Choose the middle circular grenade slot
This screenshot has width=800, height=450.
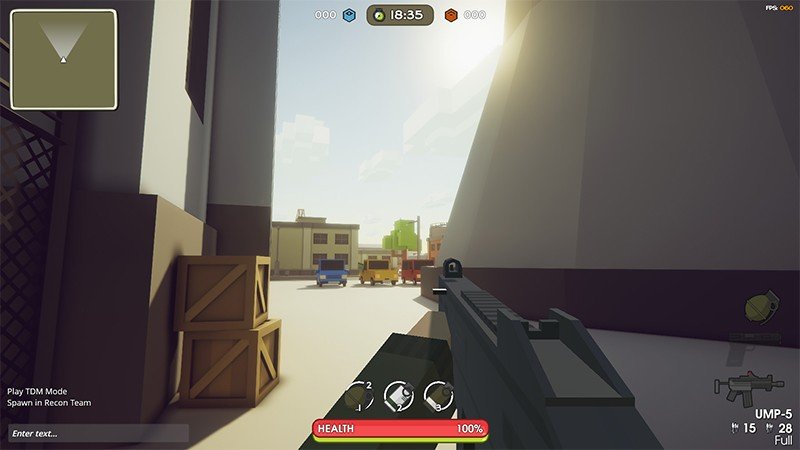399,396
